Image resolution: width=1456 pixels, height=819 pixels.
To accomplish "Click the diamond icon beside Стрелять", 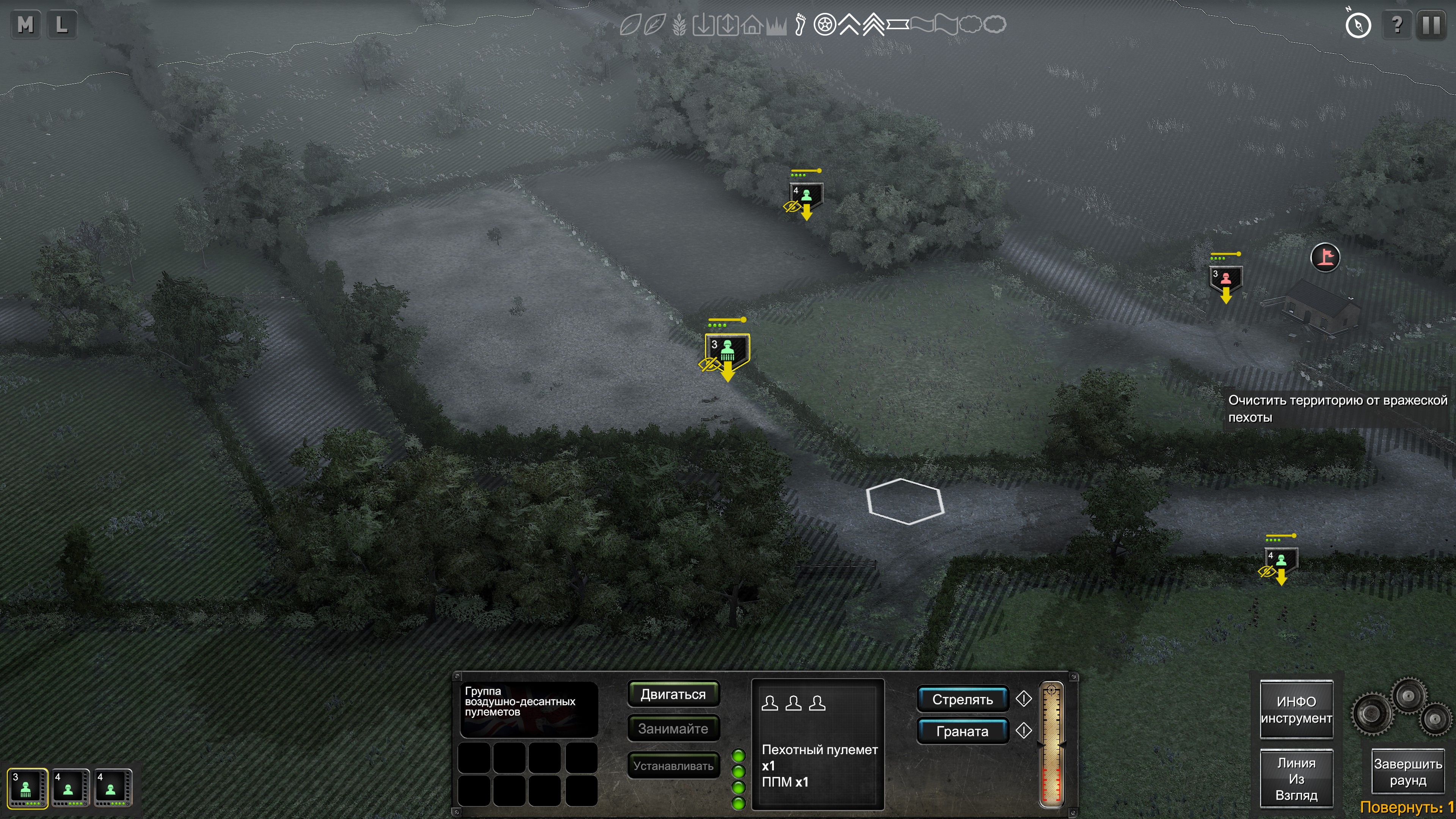I will tap(1024, 699).
